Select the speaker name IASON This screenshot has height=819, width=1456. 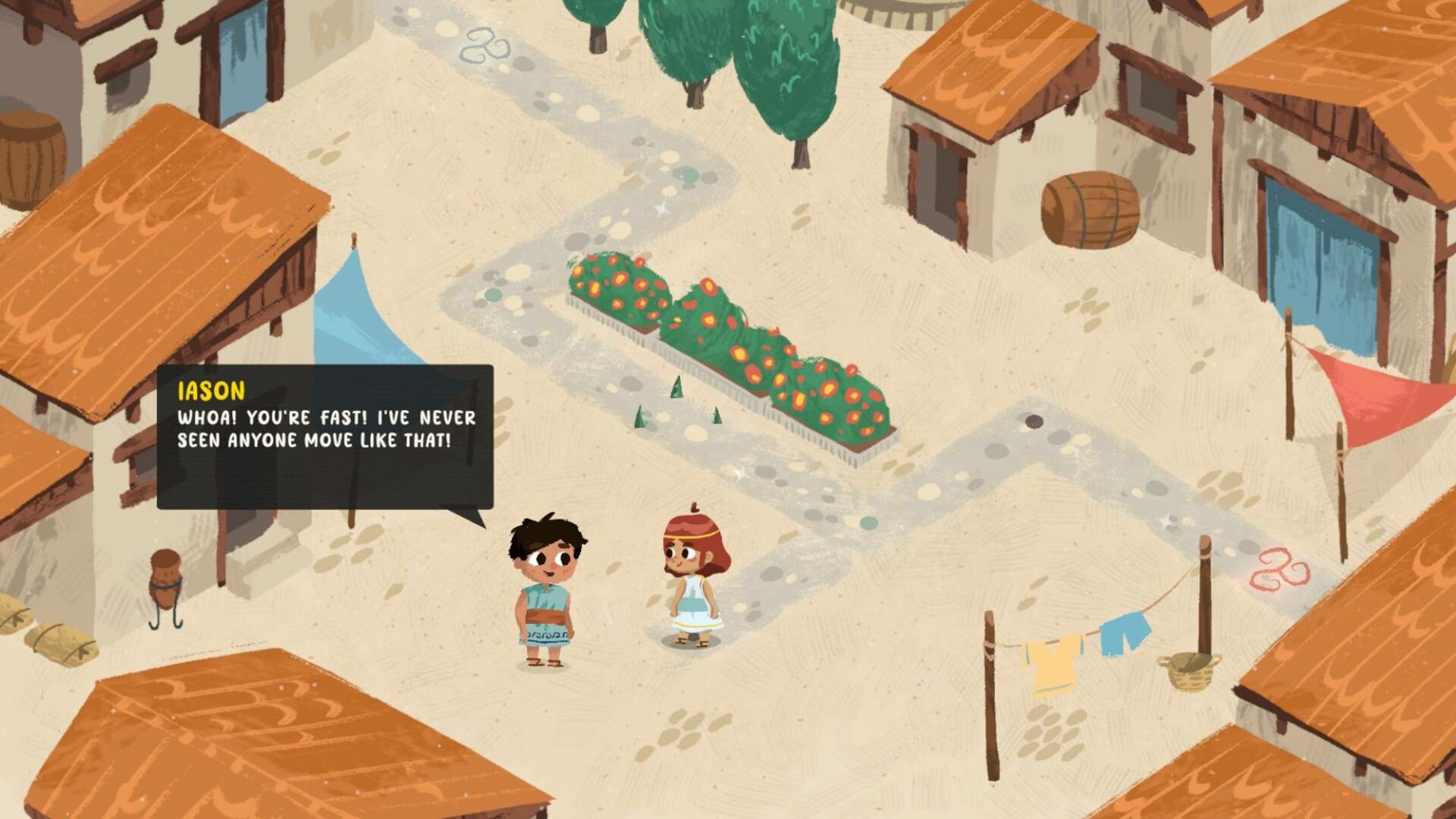[x=210, y=391]
